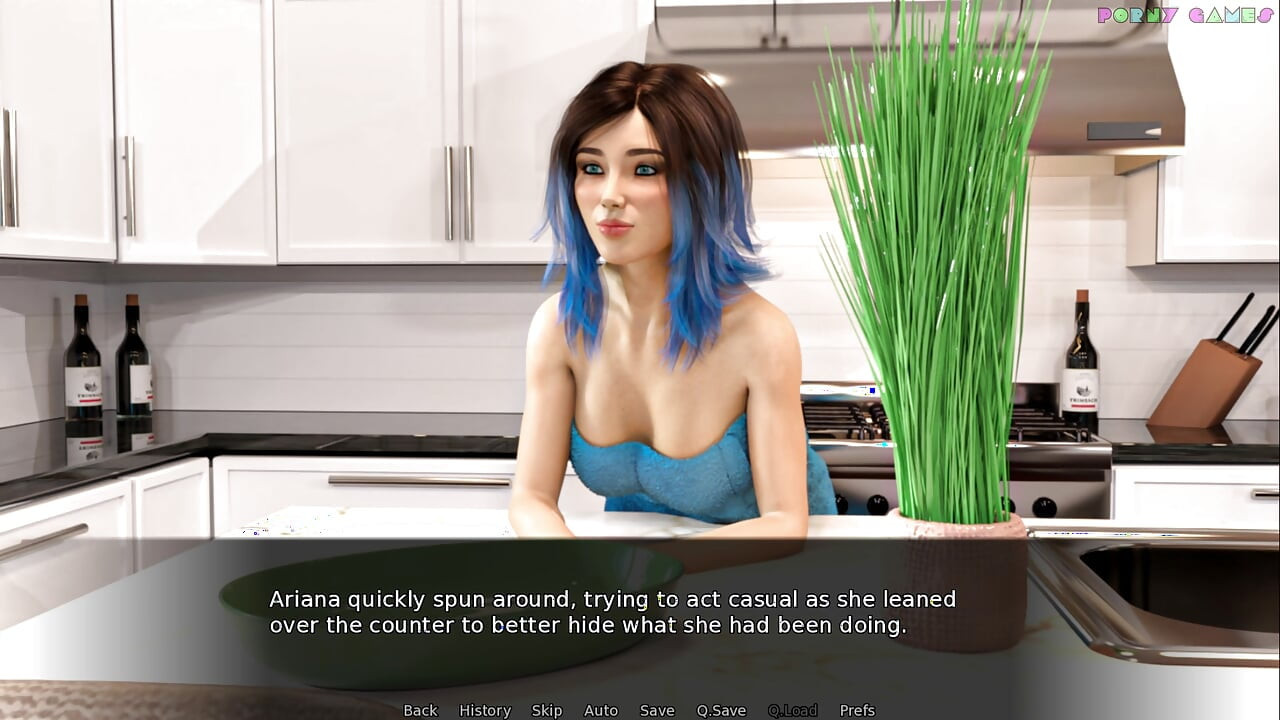This screenshot has height=720, width=1280.
Task: Click the wine bottles near the stove
Action: [1080, 370]
